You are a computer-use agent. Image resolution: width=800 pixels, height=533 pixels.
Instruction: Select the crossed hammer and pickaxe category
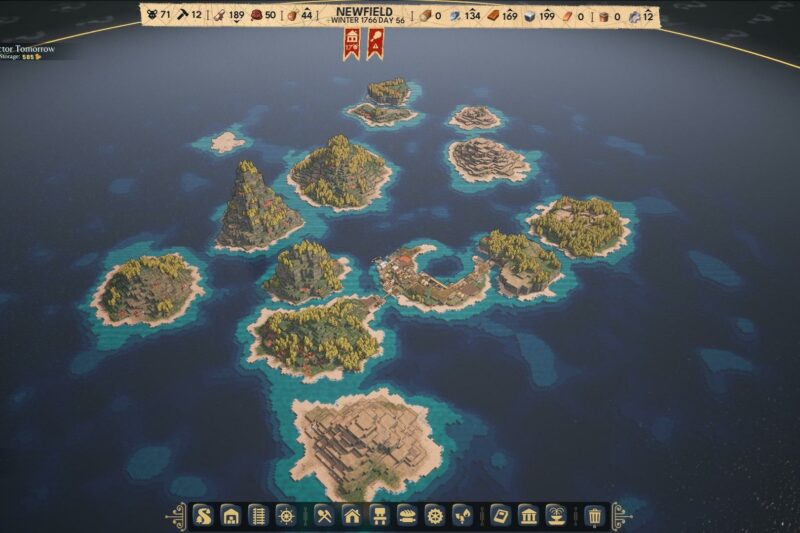click(325, 516)
